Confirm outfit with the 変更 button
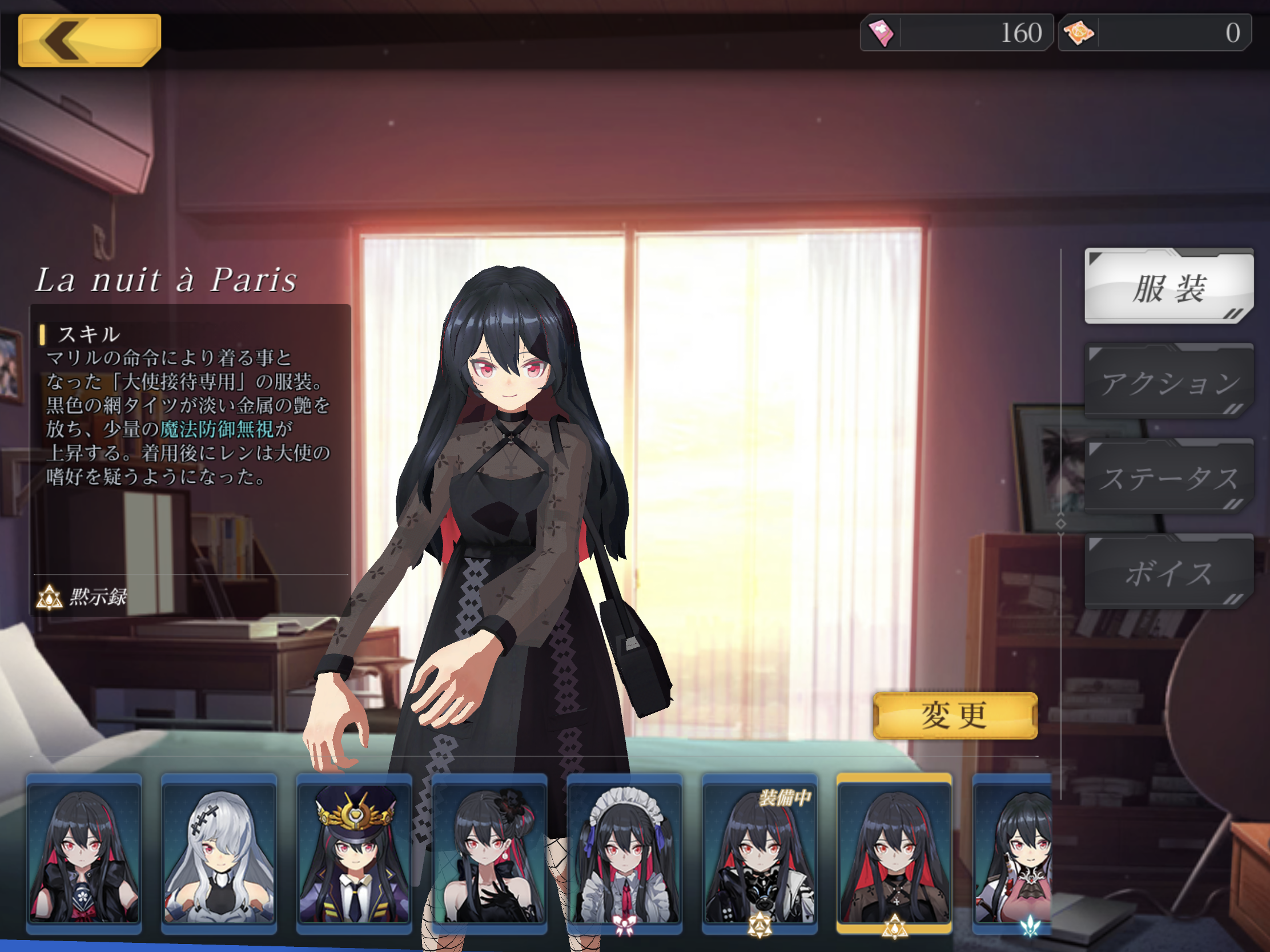The height and width of the screenshot is (952, 1270). pyautogui.click(x=955, y=716)
